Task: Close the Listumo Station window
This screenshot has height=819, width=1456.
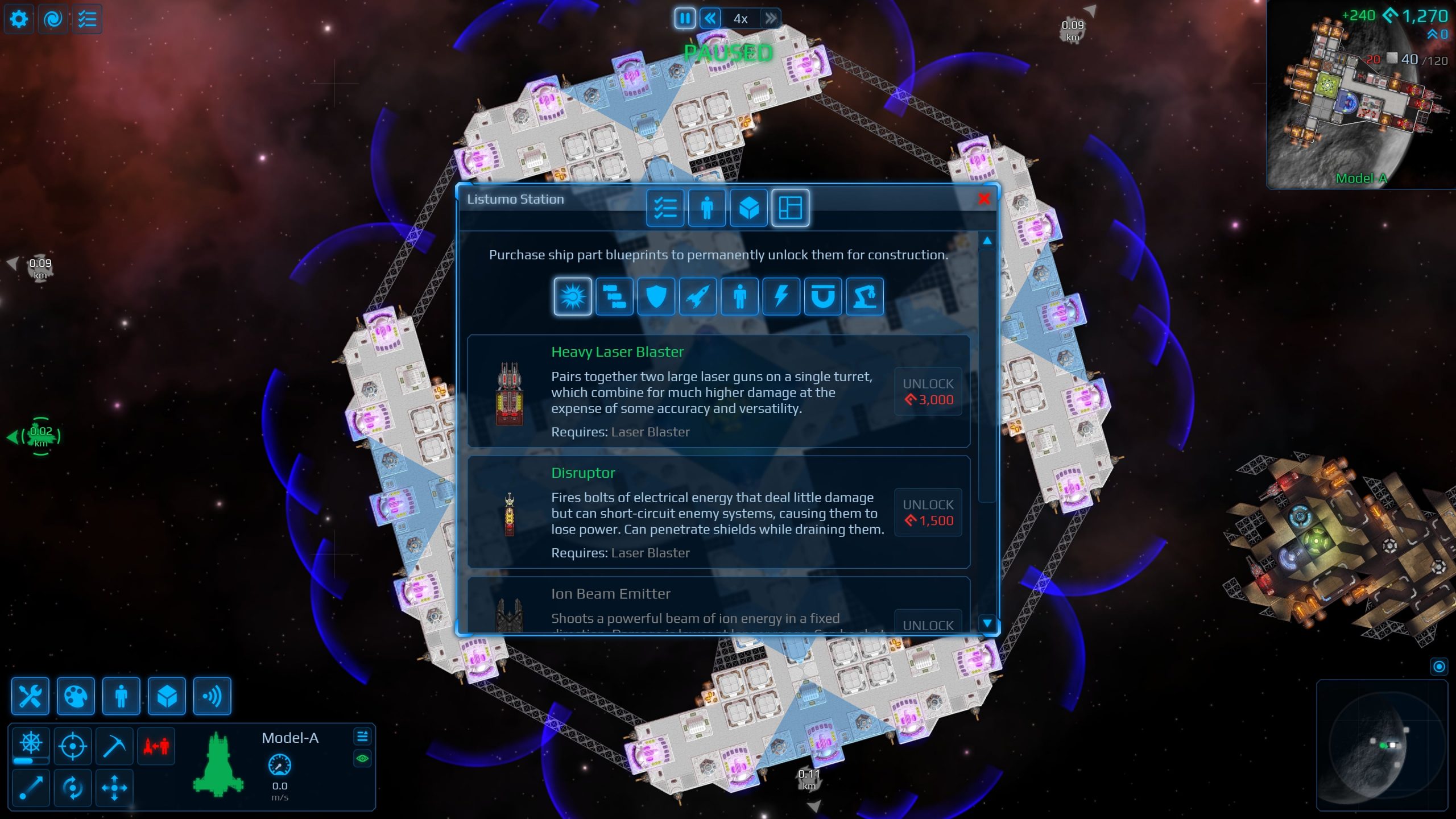Action: [984, 199]
